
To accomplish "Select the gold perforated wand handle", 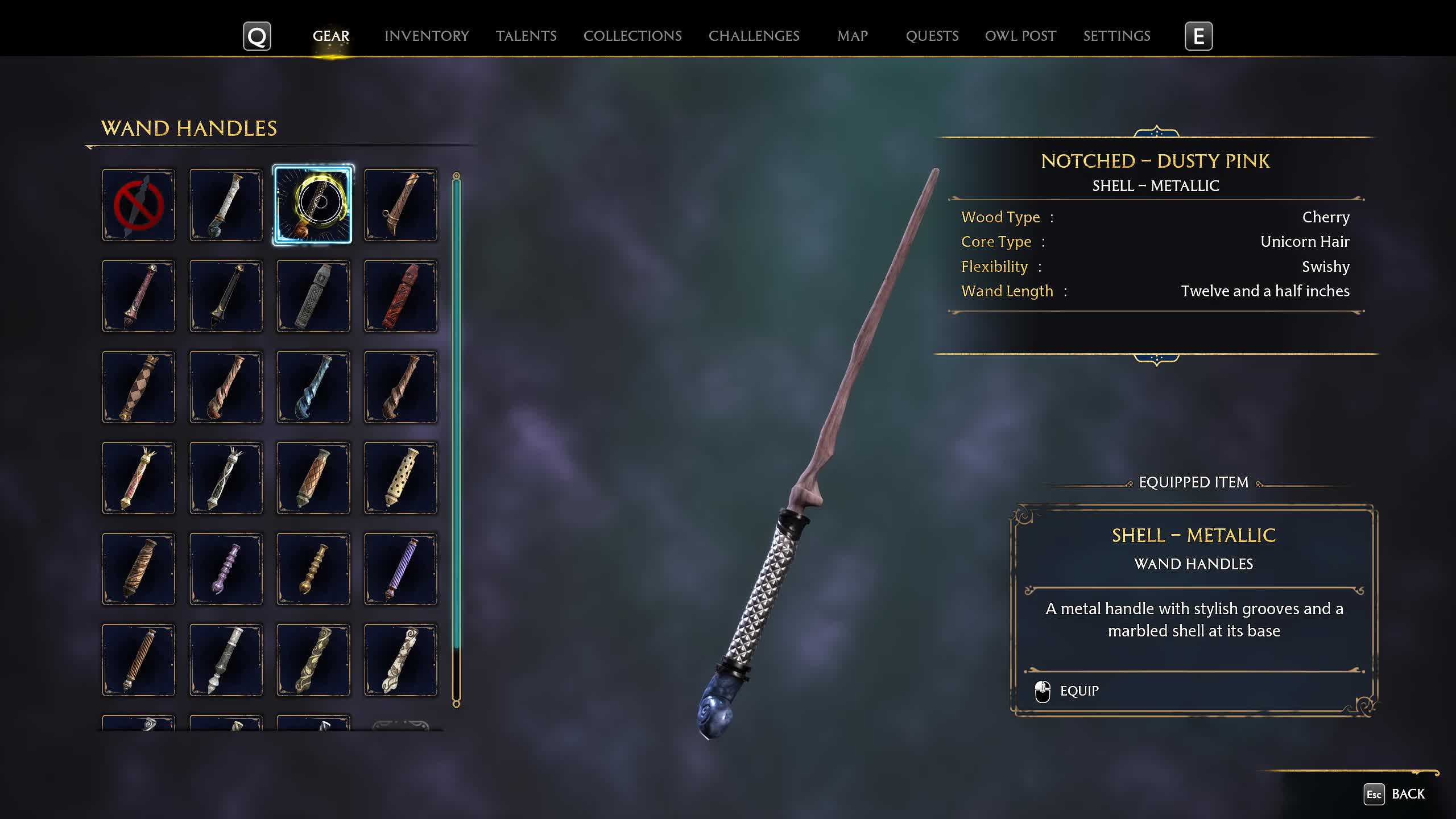I will click(x=400, y=478).
